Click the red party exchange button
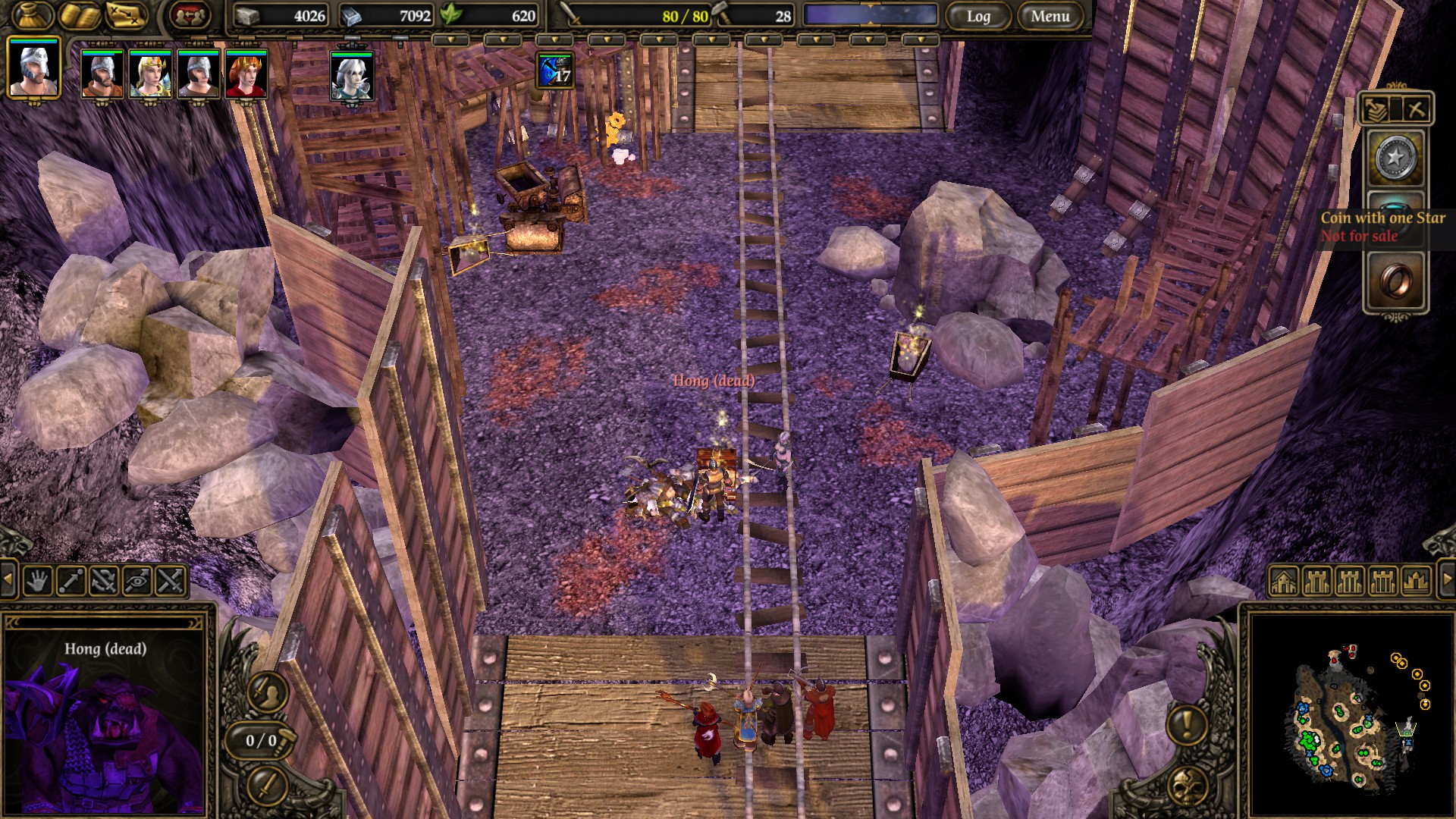The image size is (1456, 819). pyautogui.click(x=190, y=15)
